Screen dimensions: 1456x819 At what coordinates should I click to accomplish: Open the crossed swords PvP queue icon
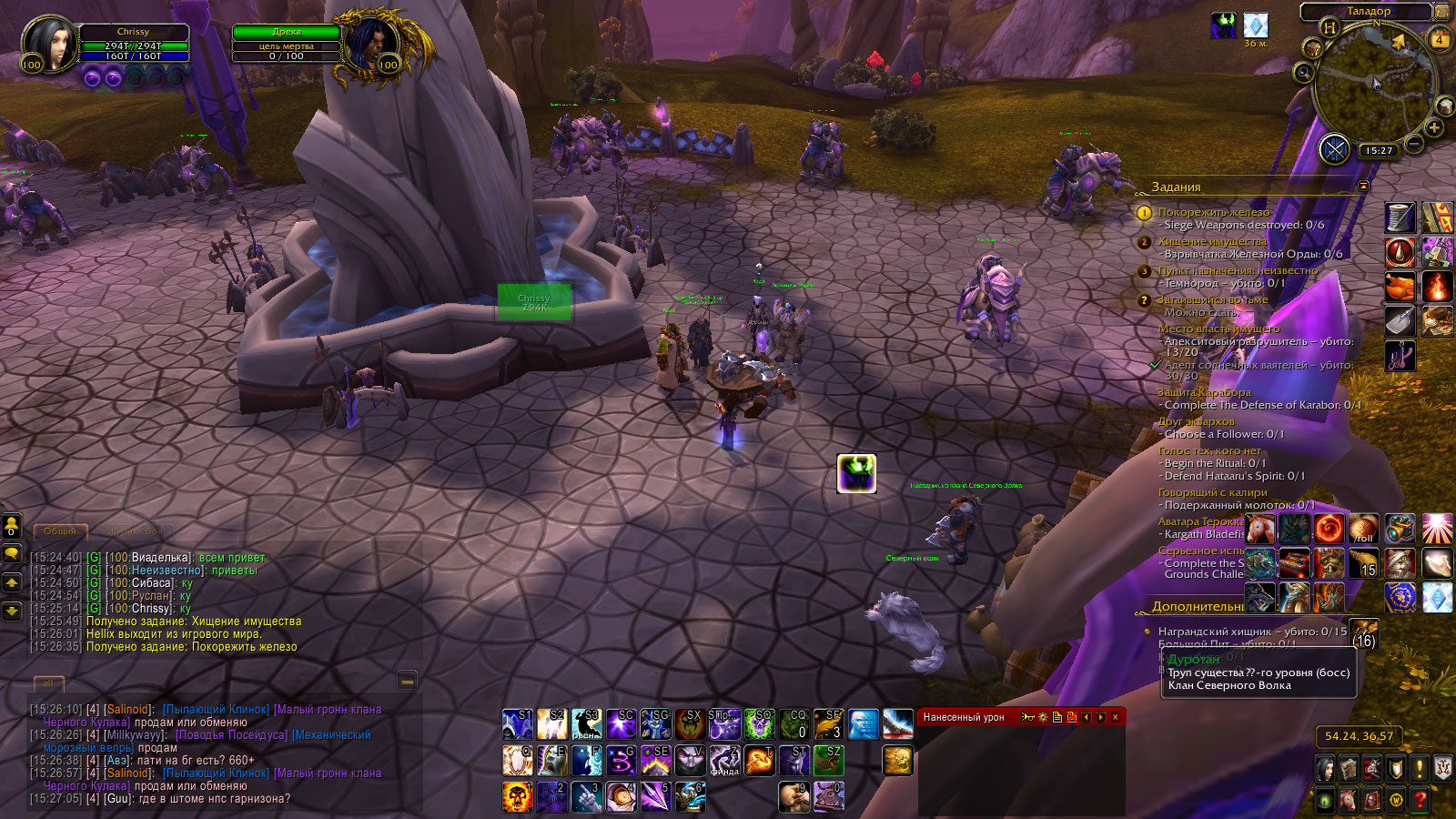tap(1334, 148)
